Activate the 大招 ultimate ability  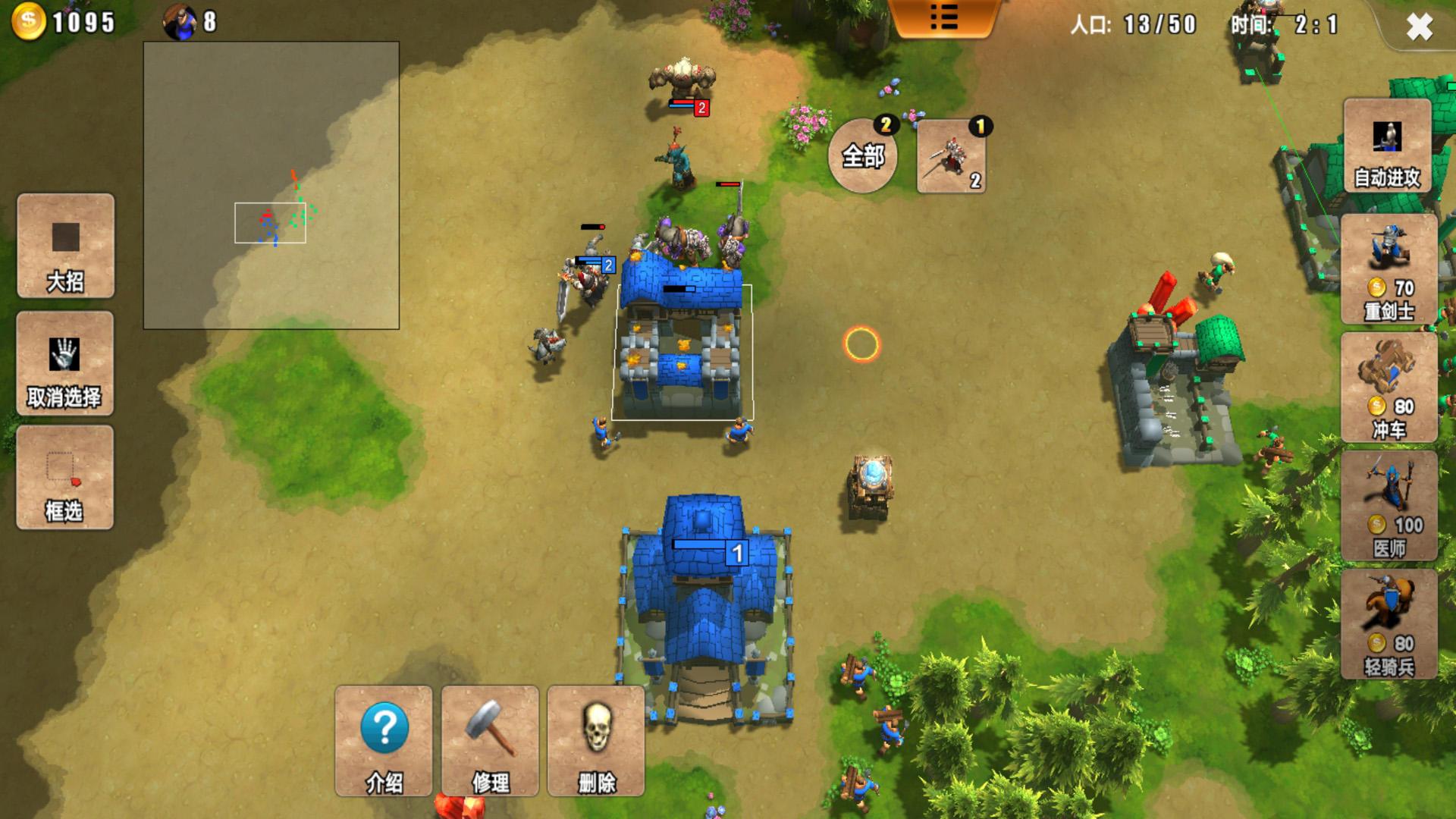[66, 246]
